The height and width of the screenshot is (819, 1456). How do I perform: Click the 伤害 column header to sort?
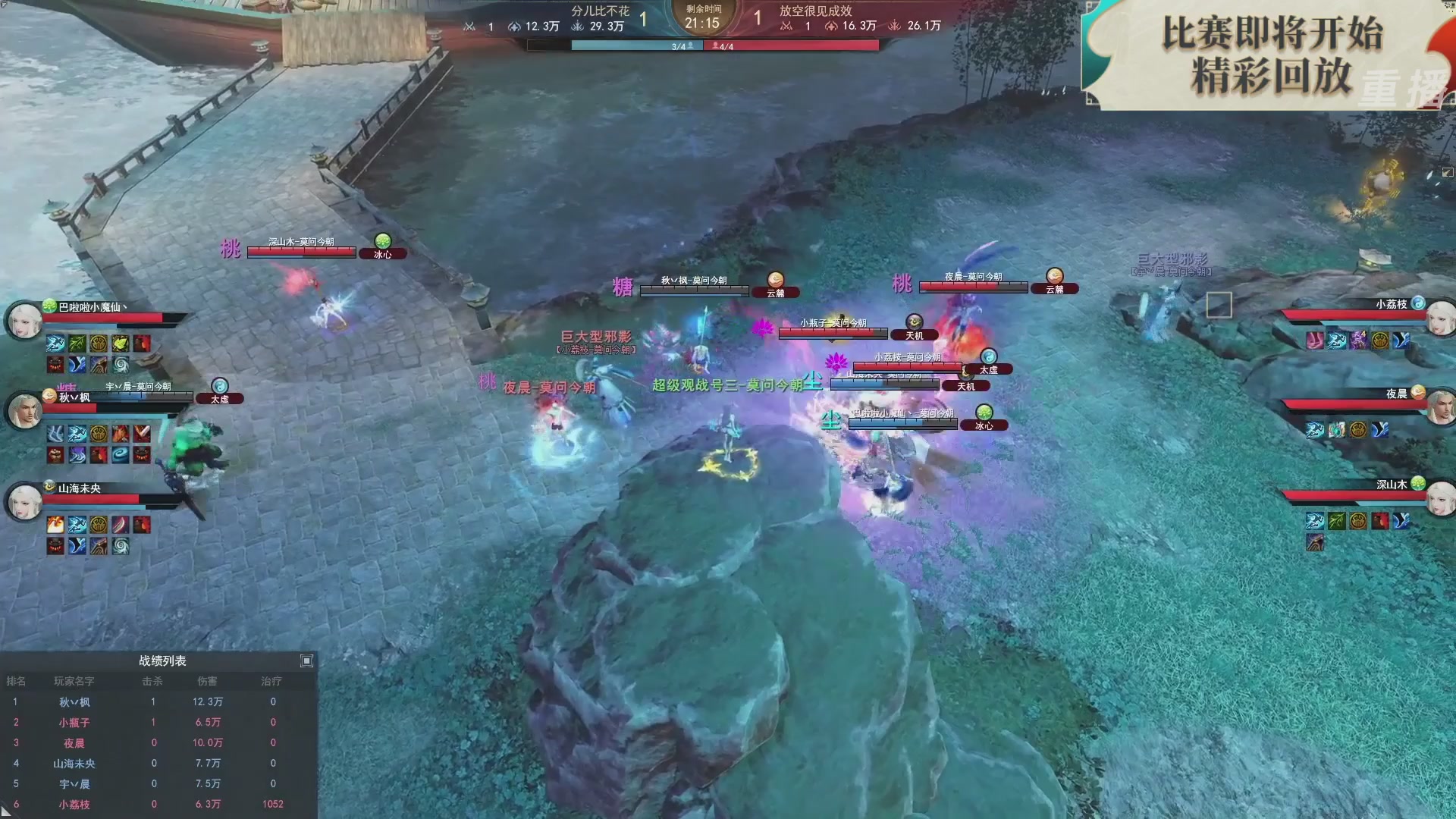point(209,681)
